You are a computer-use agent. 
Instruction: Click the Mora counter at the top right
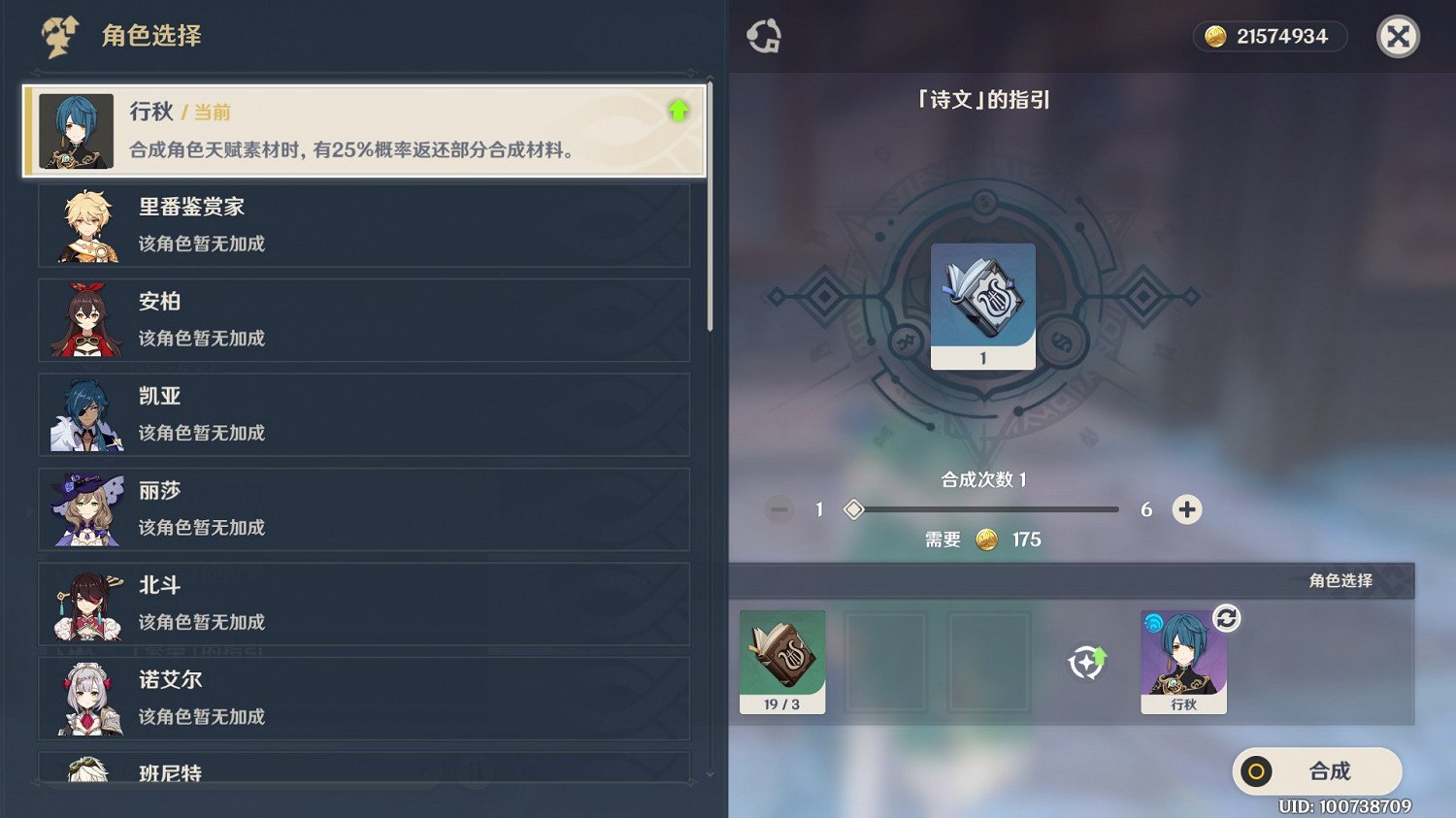1270,36
